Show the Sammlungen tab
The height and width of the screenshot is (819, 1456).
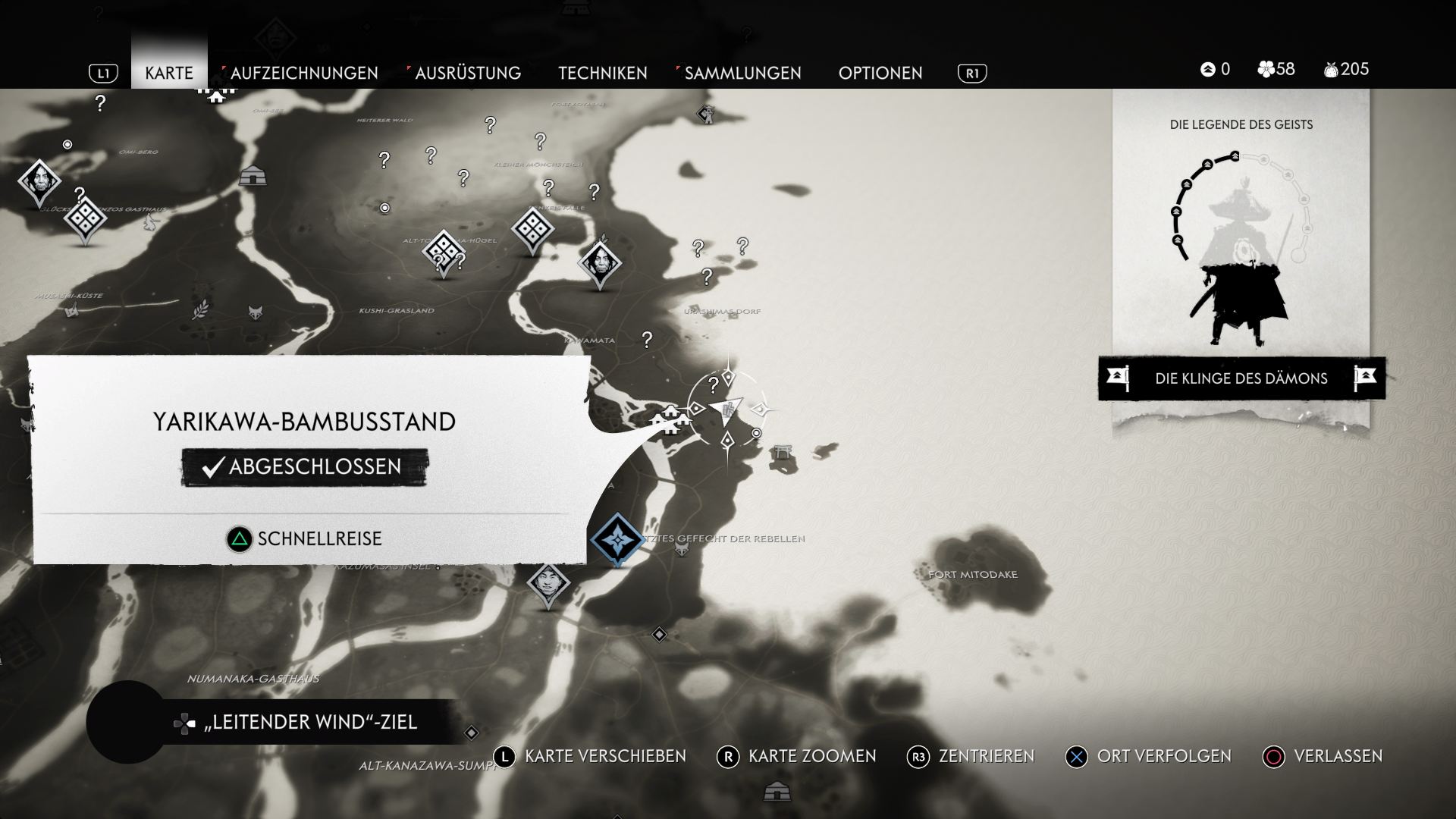pos(742,73)
